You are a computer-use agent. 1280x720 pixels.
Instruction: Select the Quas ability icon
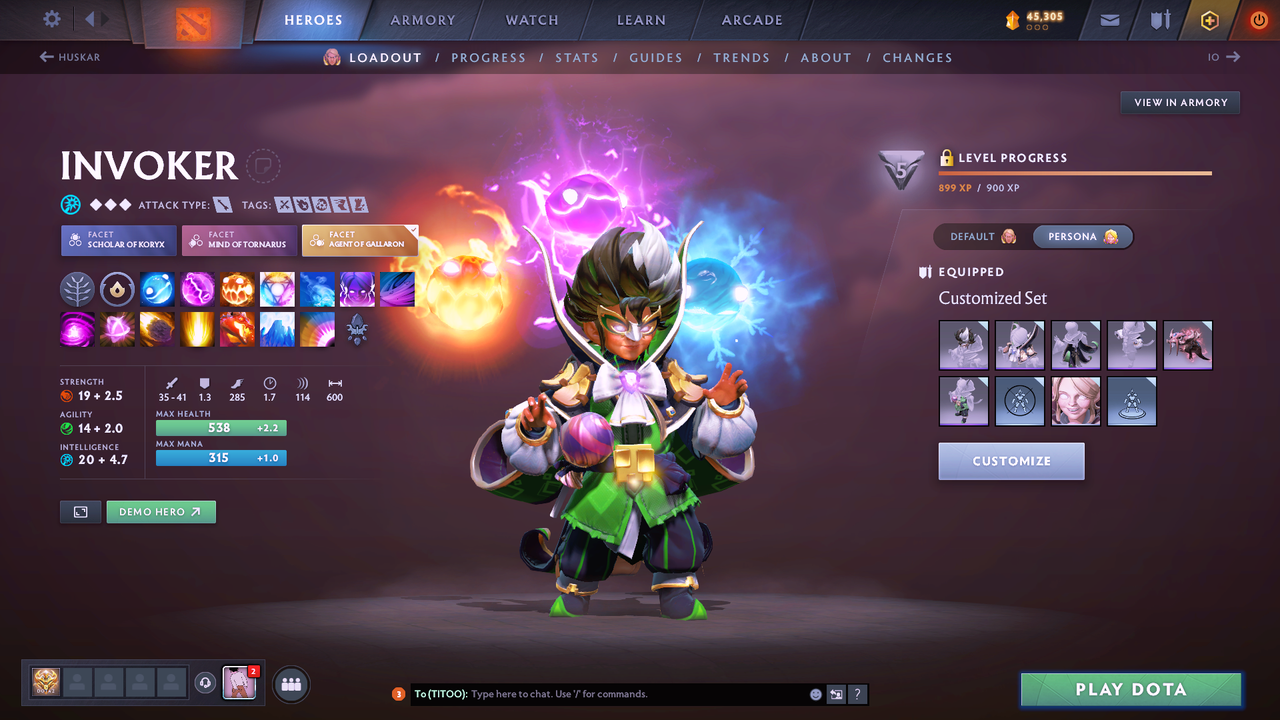tap(157, 289)
